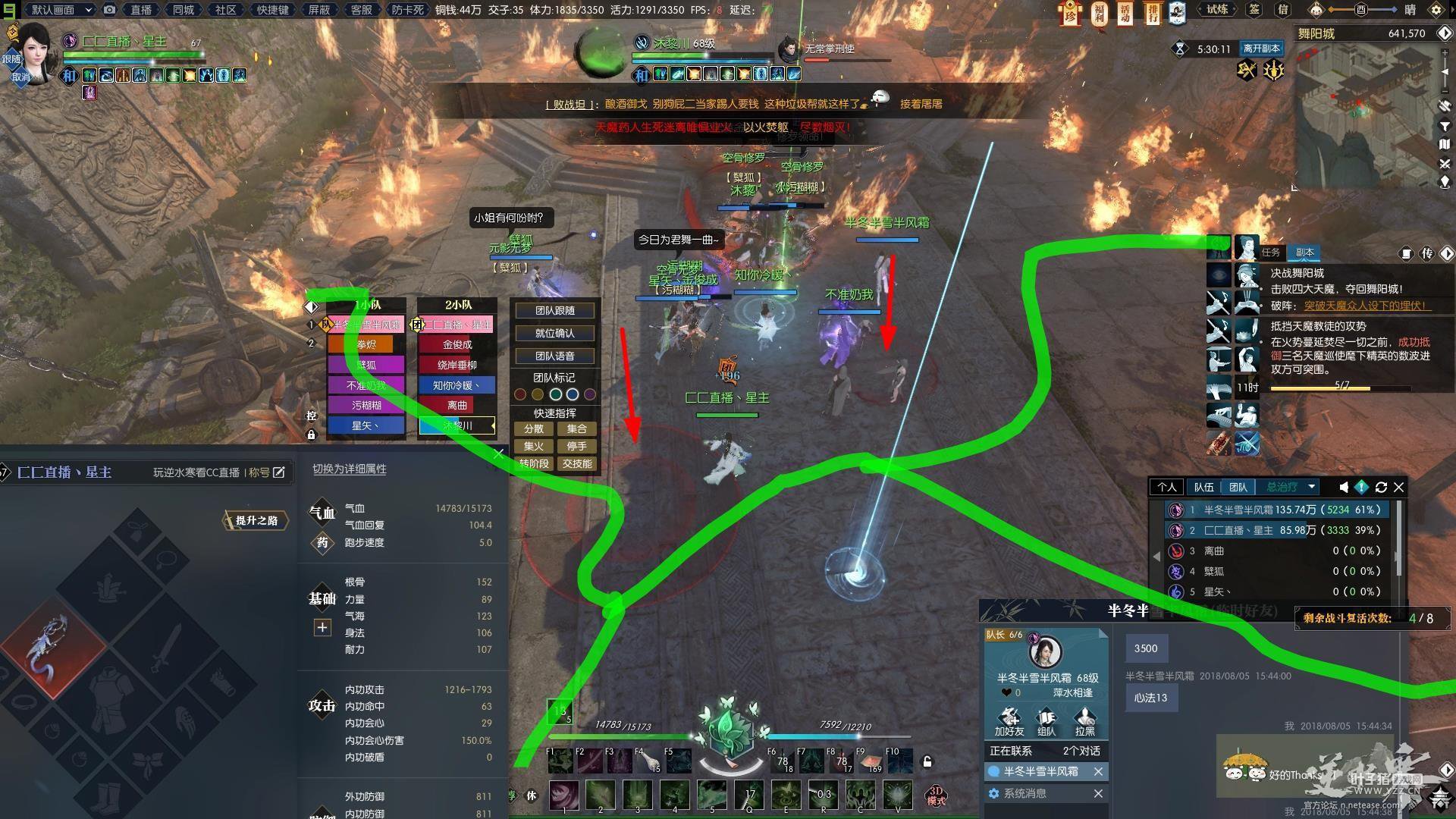The height and width of the screenshot is (819, 1456).
Task: Open 团队语音 team voice
Action: click(x=554, y=356)
